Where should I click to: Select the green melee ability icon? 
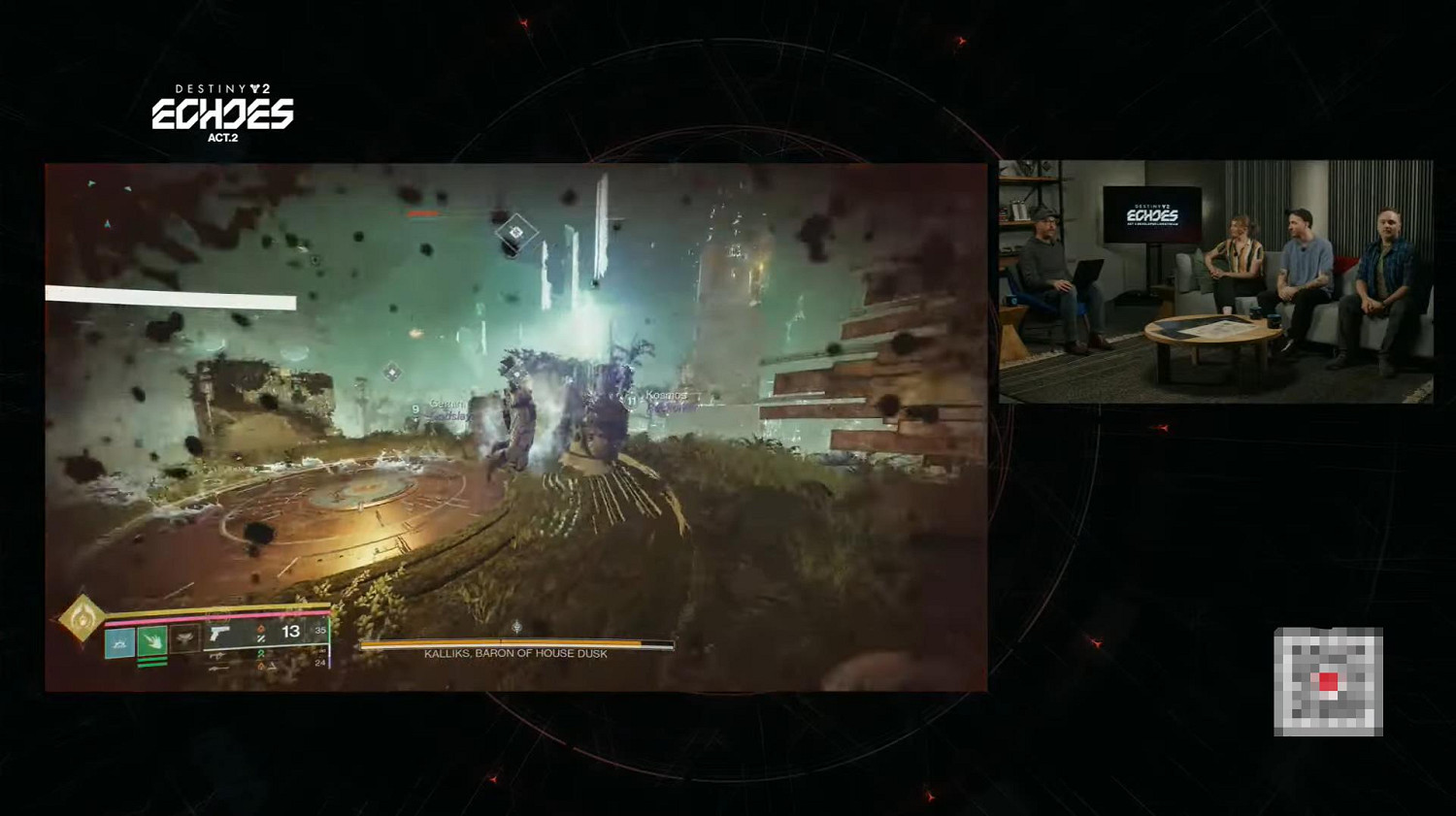click(x=152, y=641)
